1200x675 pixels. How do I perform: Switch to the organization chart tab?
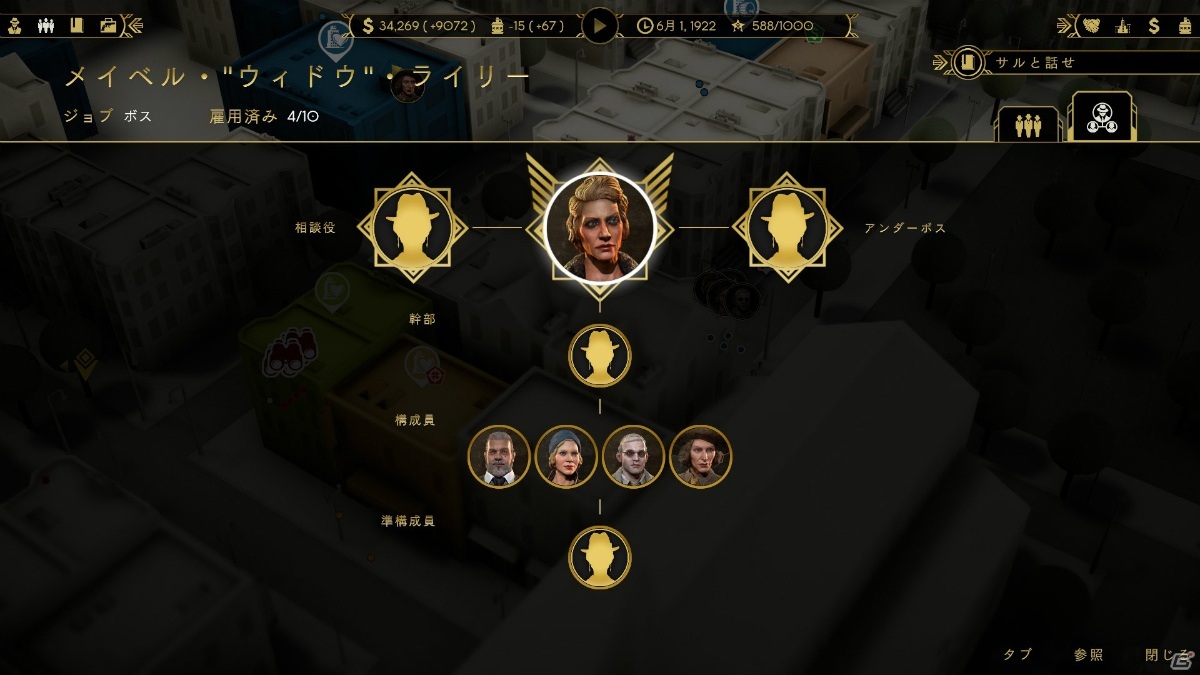[x=1100, y=118]
